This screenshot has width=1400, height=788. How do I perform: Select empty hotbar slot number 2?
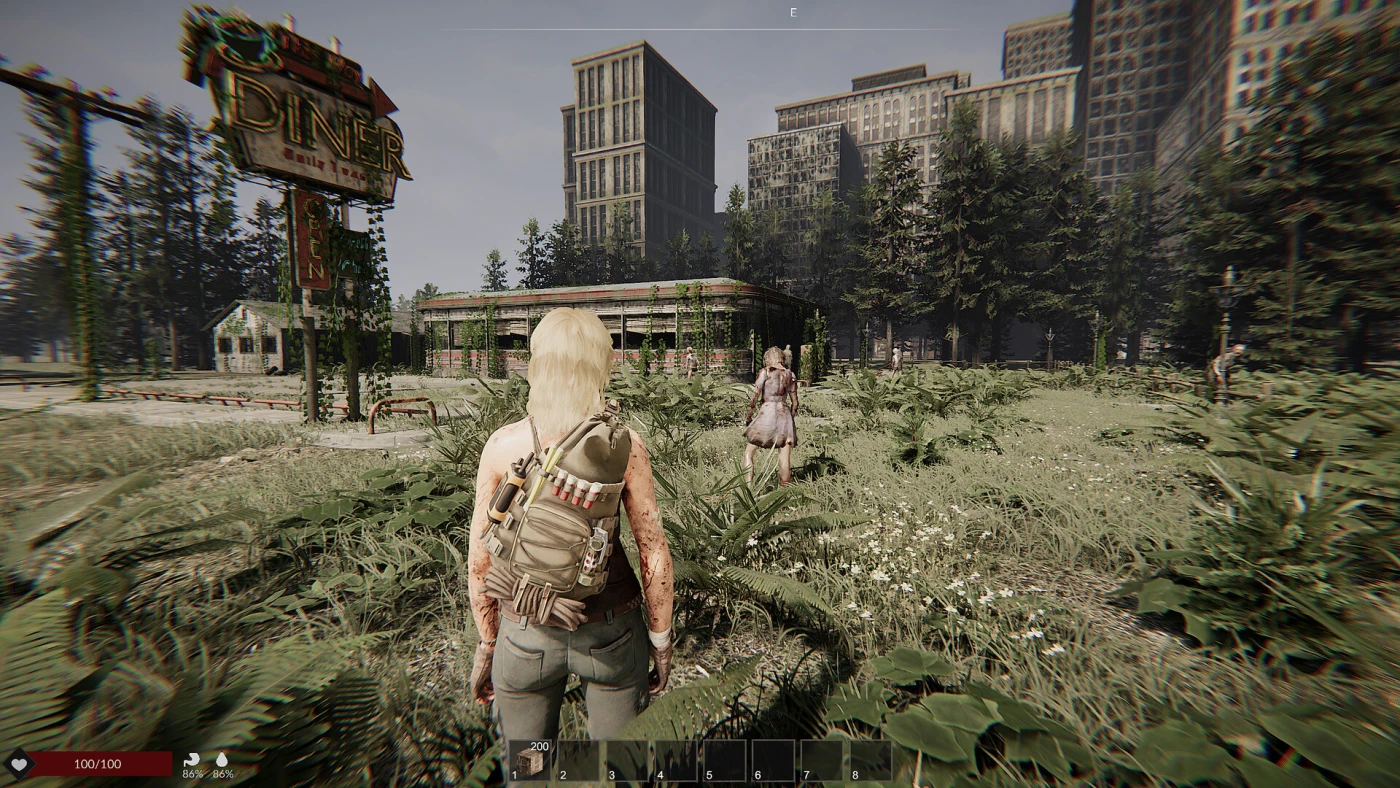pos(578,761)
